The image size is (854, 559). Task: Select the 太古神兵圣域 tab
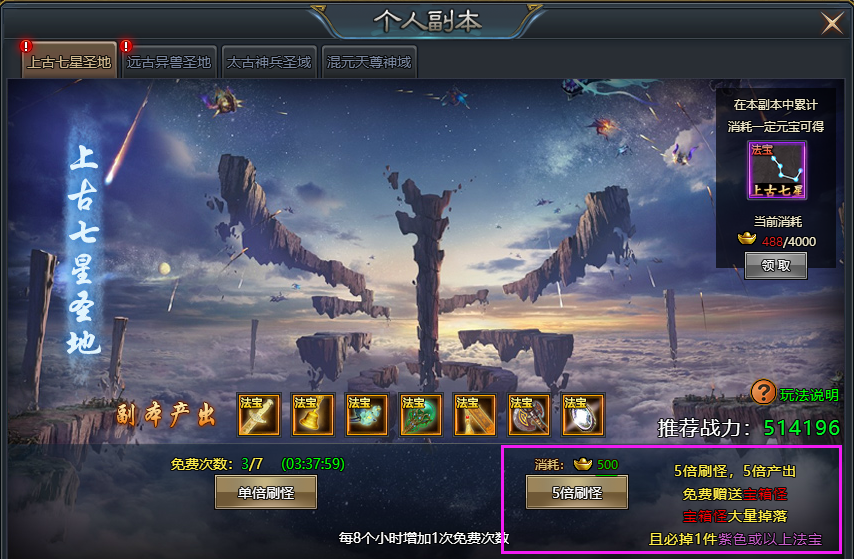pos(268,62)
